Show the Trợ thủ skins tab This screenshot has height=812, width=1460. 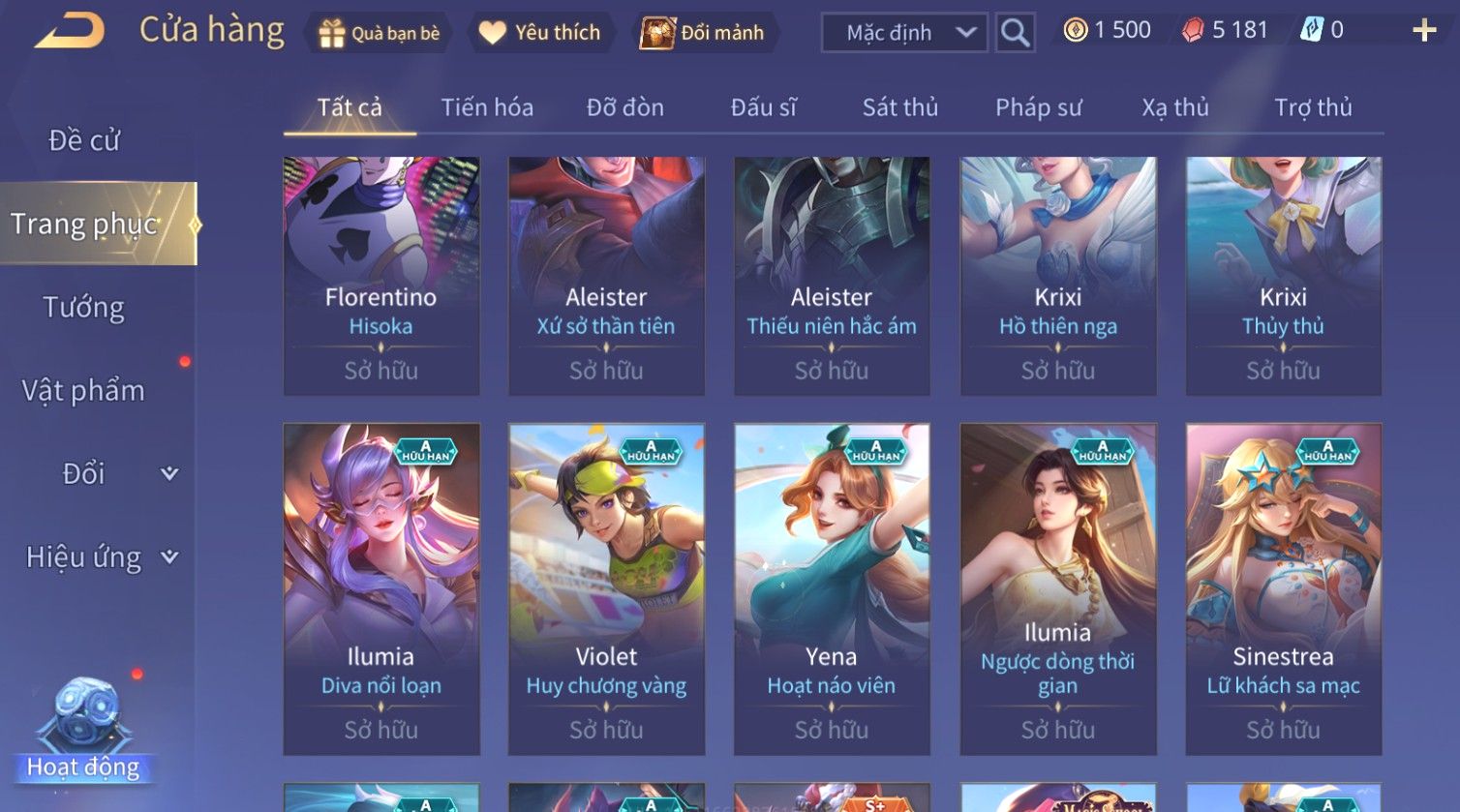click(1312, 107)
